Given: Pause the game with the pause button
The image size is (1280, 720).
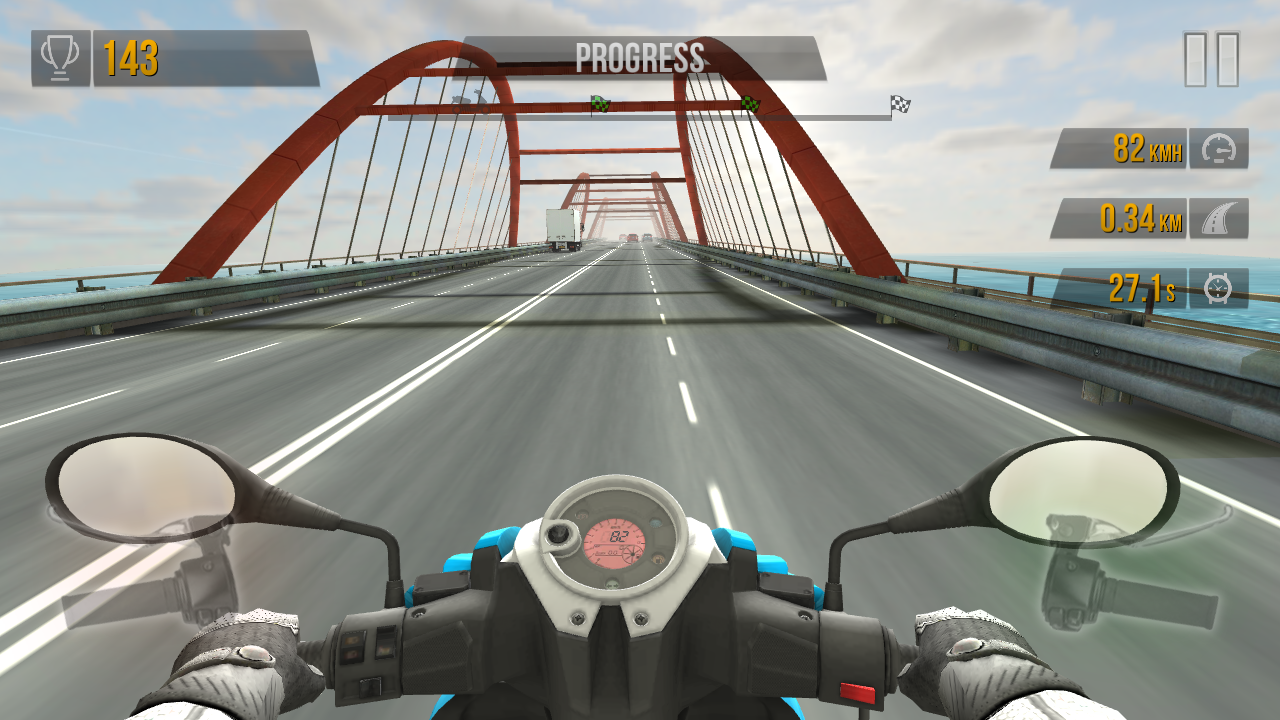Looking at the screenshot, I should click(x=1211, y=59).
